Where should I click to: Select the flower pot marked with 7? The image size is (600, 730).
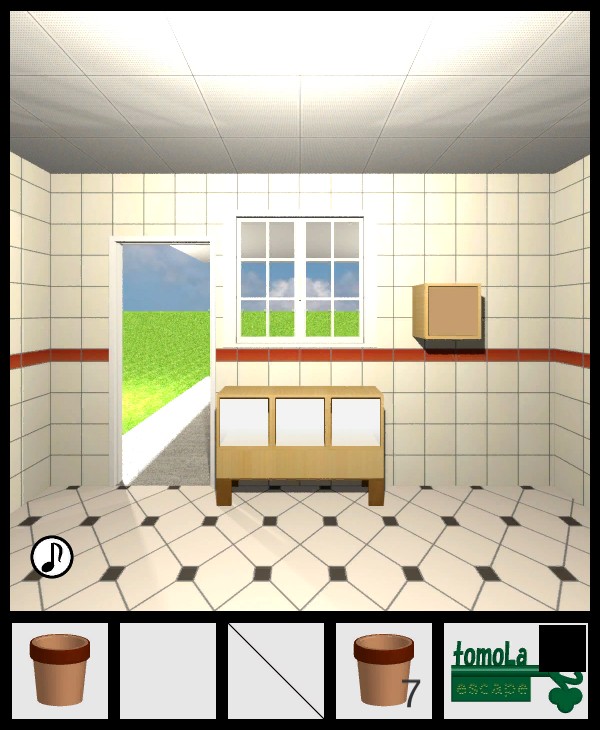(384, 670)
